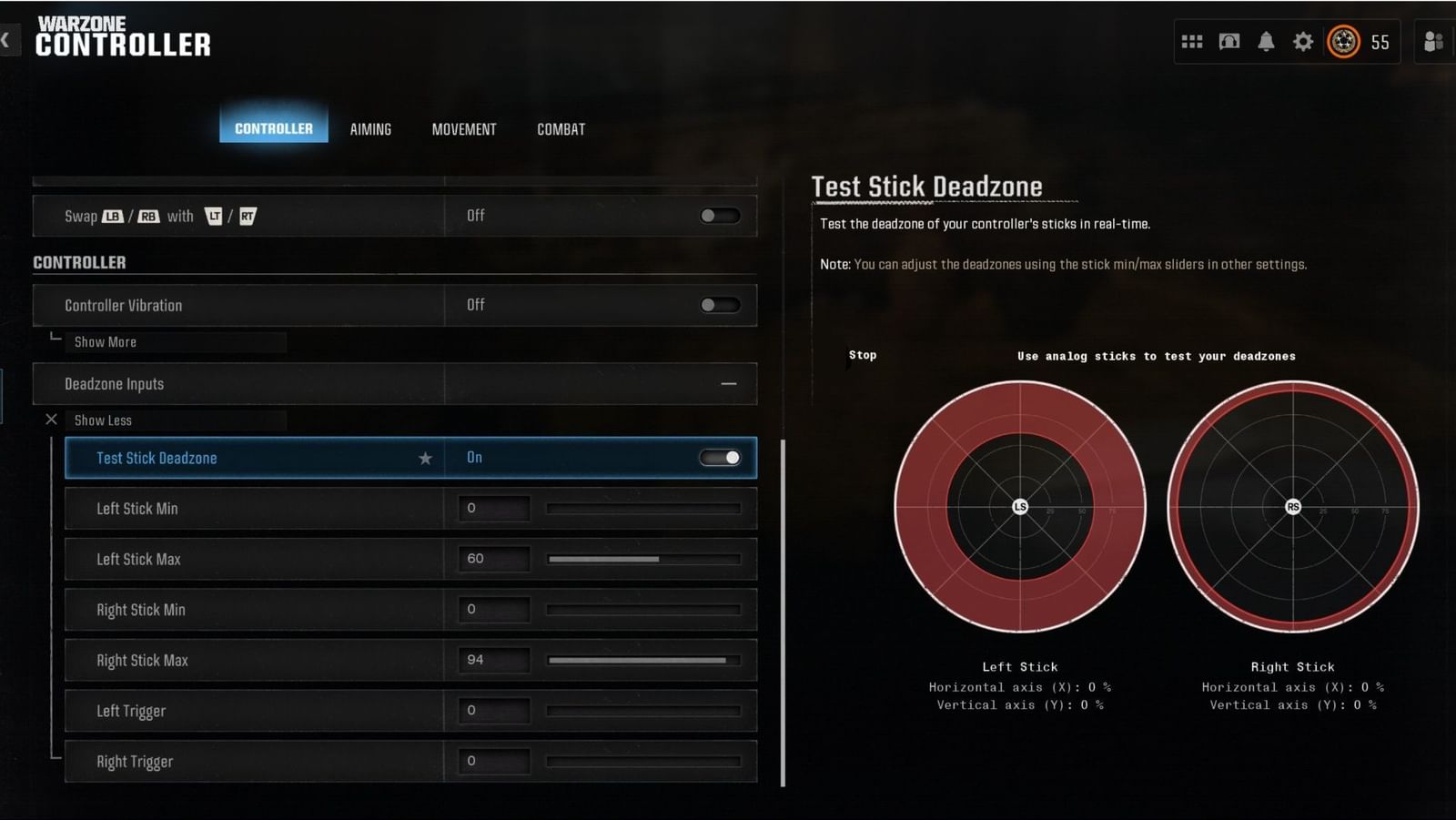
Task: Click the rank emblem showing level 55
Action: (x=1342, y=41)
